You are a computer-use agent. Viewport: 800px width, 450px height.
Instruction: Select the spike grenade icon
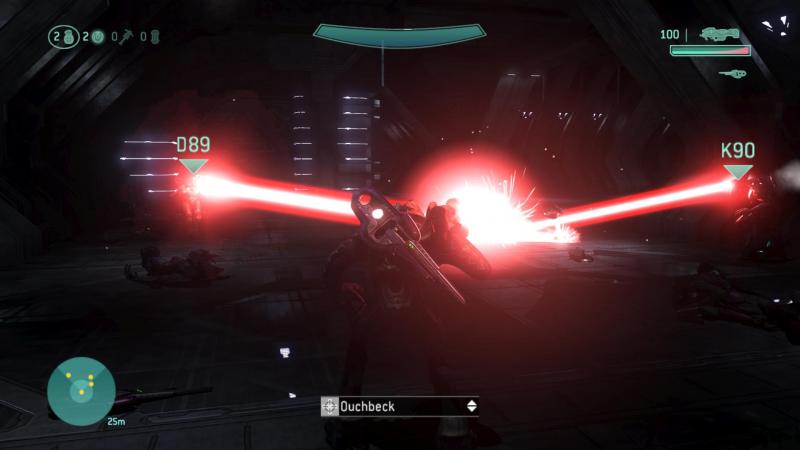pos(126,37)
